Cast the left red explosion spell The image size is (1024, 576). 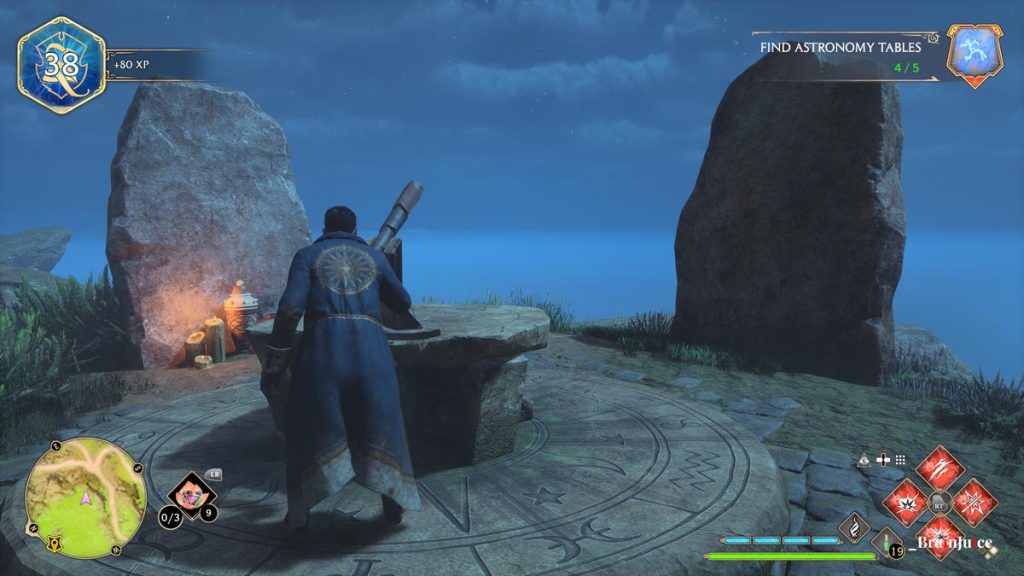click(905, 501)
